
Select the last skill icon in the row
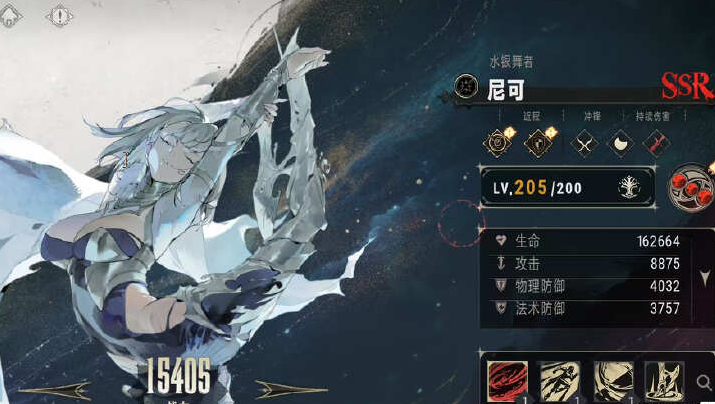tap(662, 380)
